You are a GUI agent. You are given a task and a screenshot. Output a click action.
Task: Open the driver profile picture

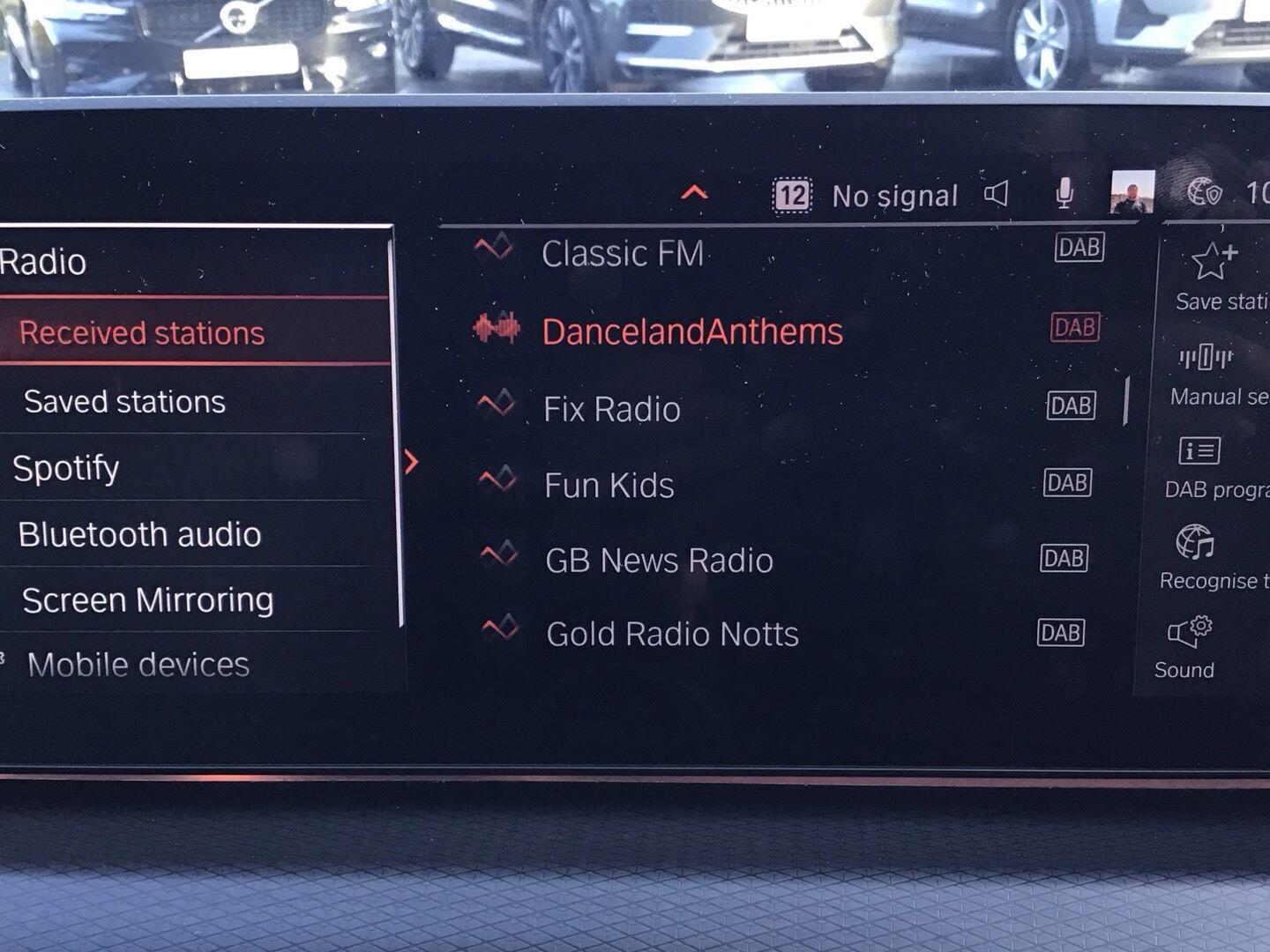click(1132, 192)
